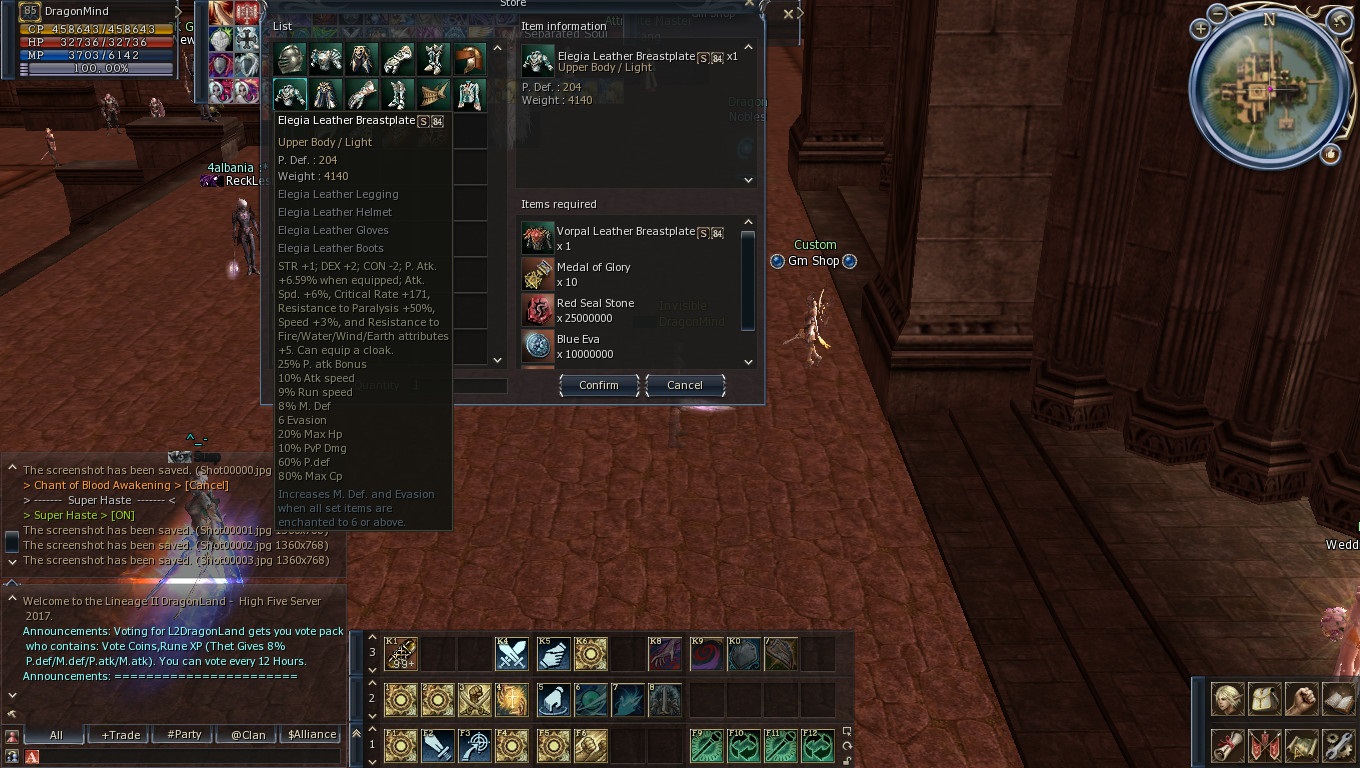Image resolution: width=1360 pixels, height=768 pixels.
Task: Activate the crossed swords skill on K4
Action: [512, 654]
